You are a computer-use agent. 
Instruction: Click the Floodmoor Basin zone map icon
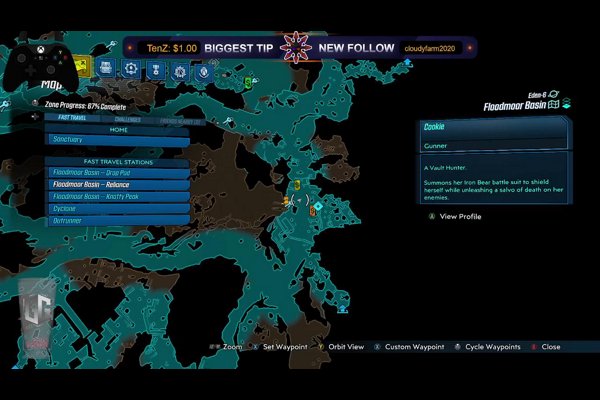click(x=551, y=104)
